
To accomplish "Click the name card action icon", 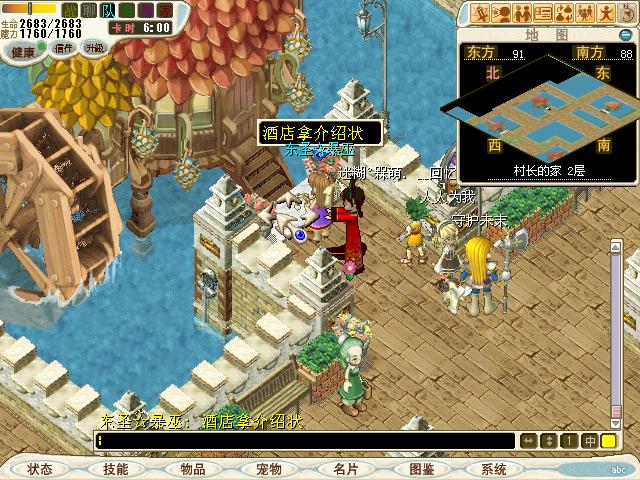I will coord(543,13).
